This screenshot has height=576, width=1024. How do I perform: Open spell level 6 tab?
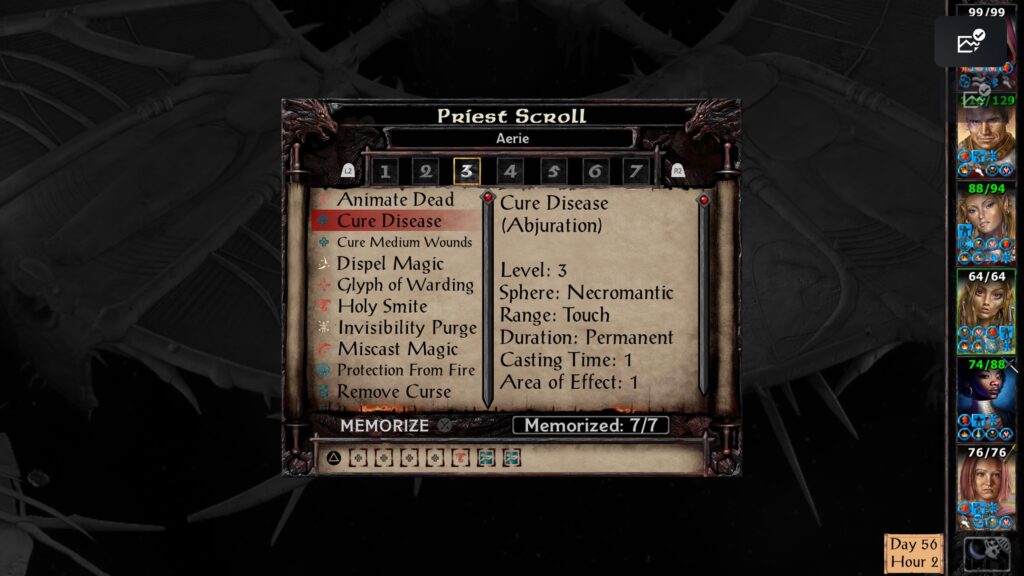[x=595, y=171]
